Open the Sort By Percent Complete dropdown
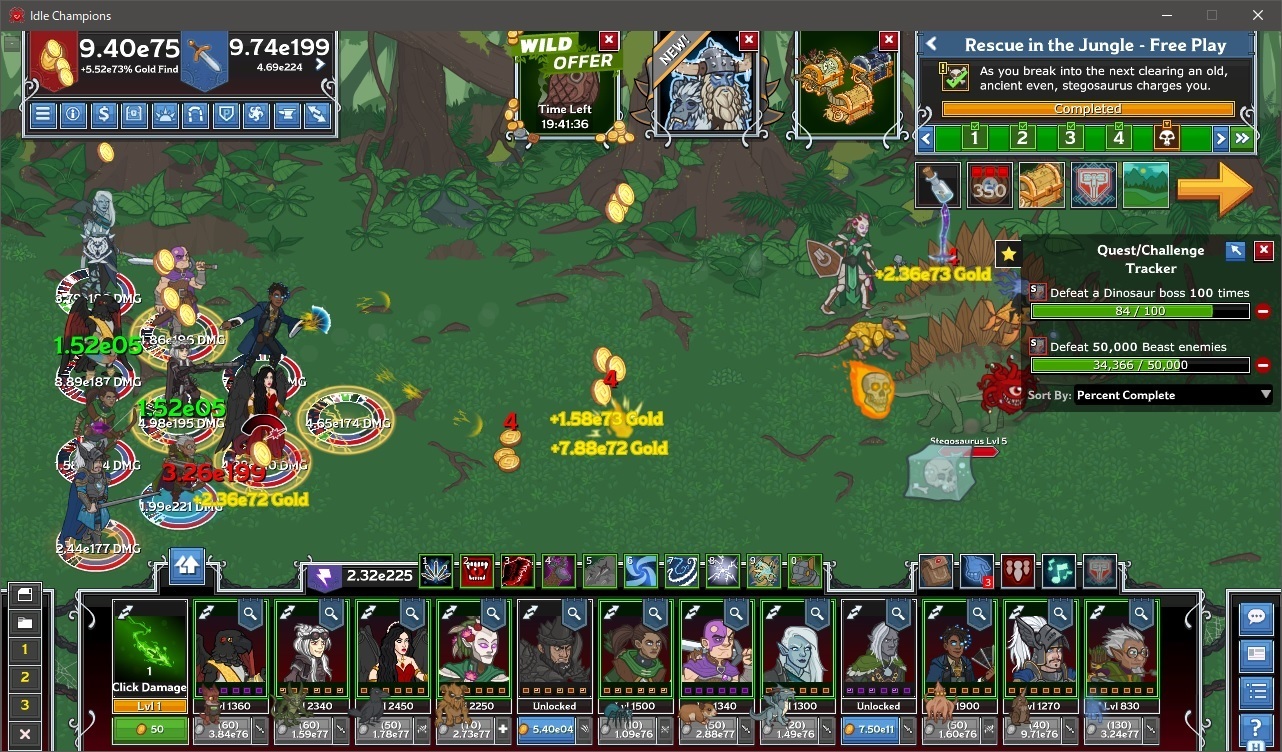1282x752 pixels. click(x=1172, y=395)
